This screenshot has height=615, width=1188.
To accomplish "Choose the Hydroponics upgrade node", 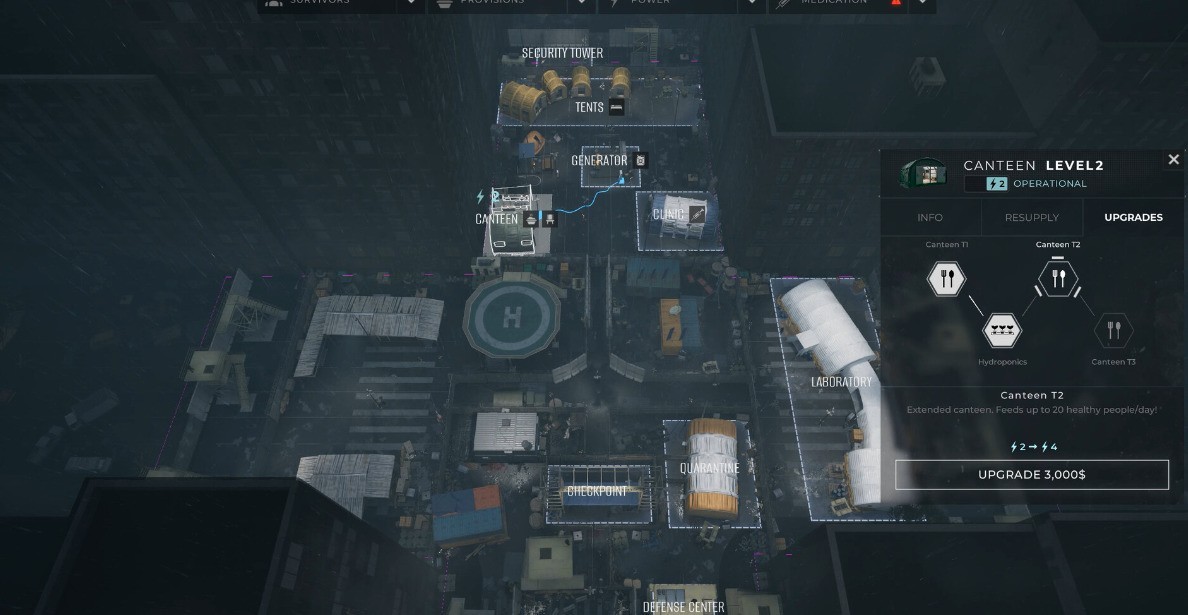I will [x=1002, y=330].
